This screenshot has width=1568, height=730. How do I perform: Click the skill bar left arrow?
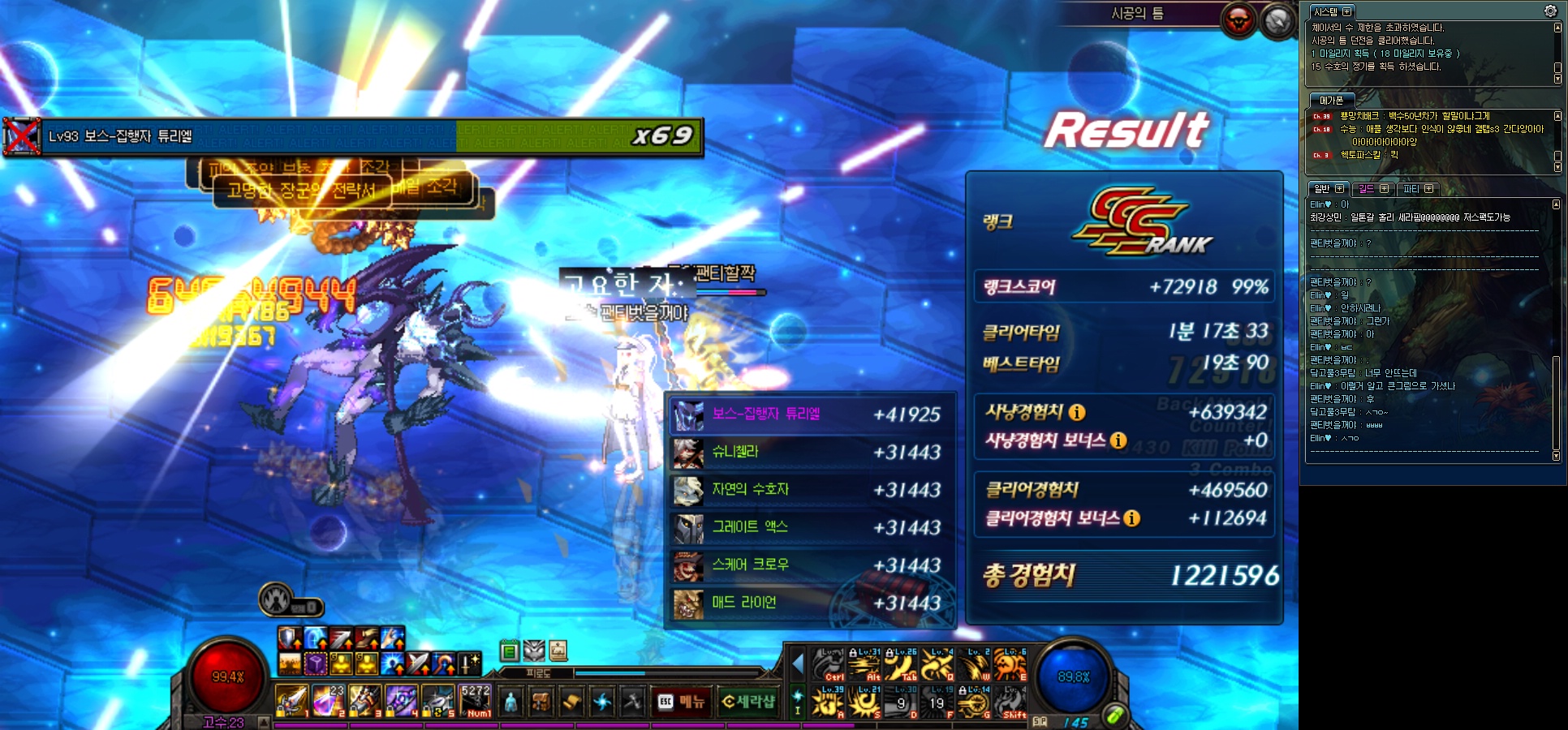tap(798, 665)
